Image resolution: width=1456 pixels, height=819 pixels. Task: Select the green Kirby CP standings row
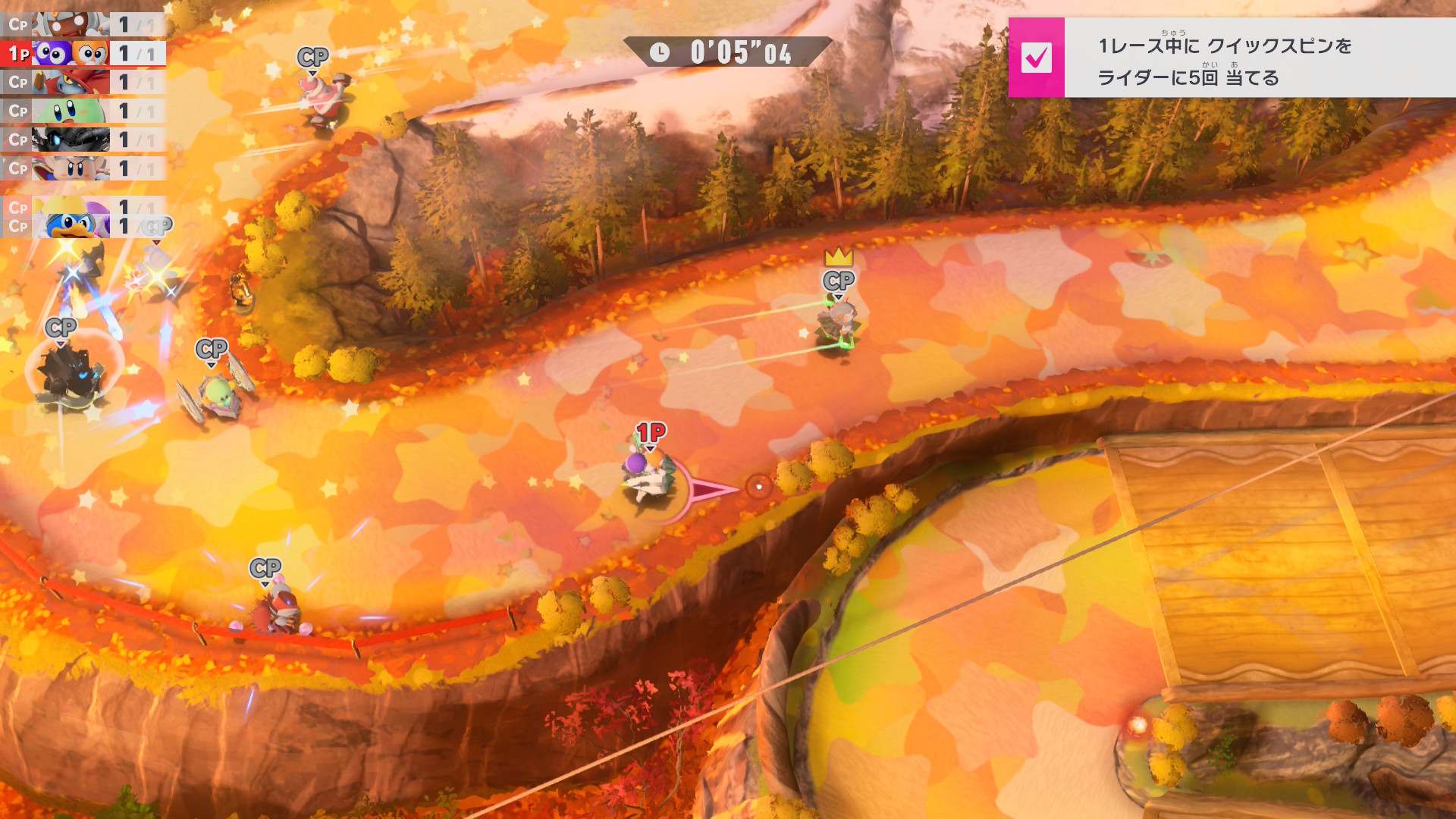pos(82,111)
